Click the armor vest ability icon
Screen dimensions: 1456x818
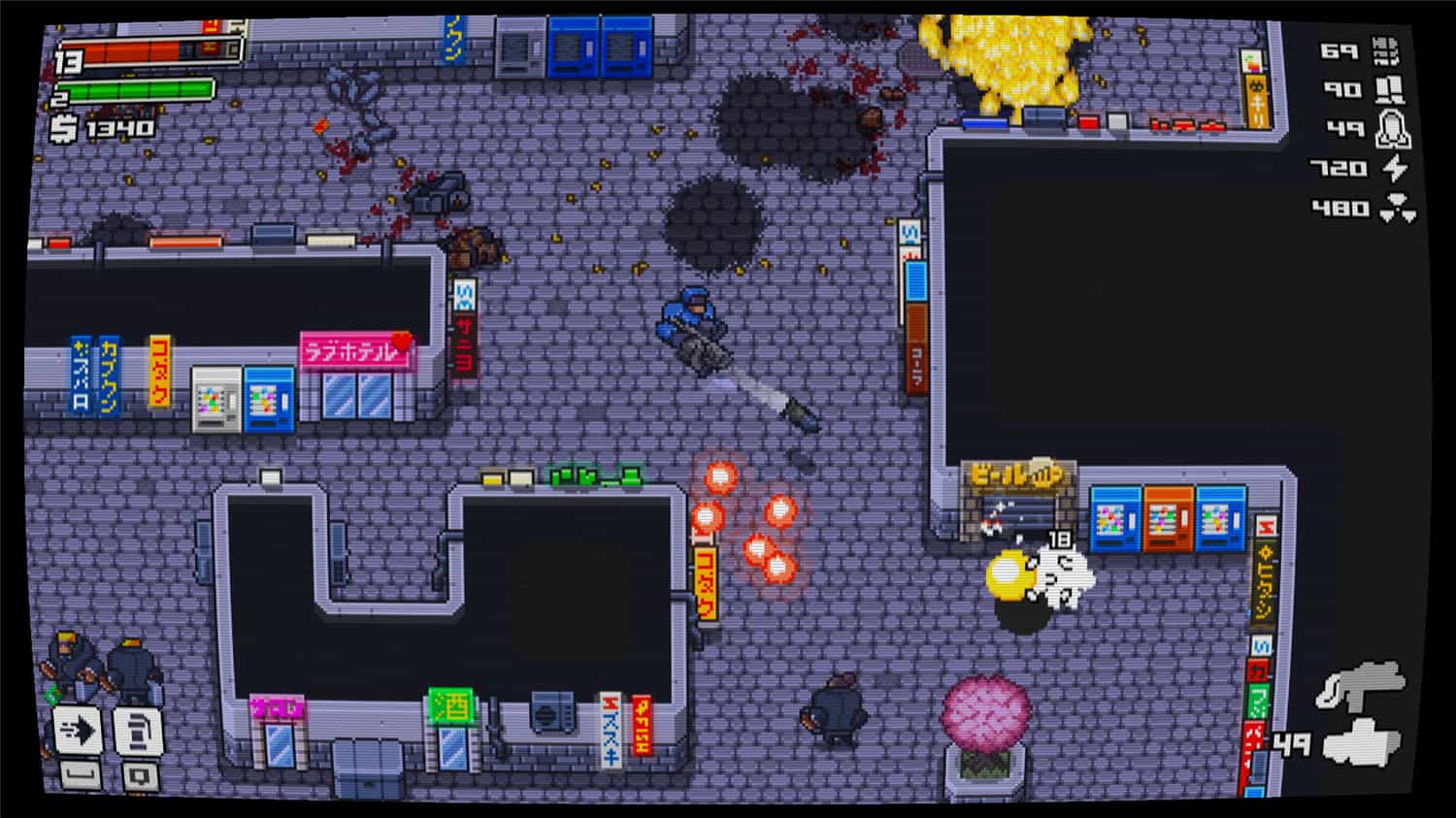pos(138,728)
